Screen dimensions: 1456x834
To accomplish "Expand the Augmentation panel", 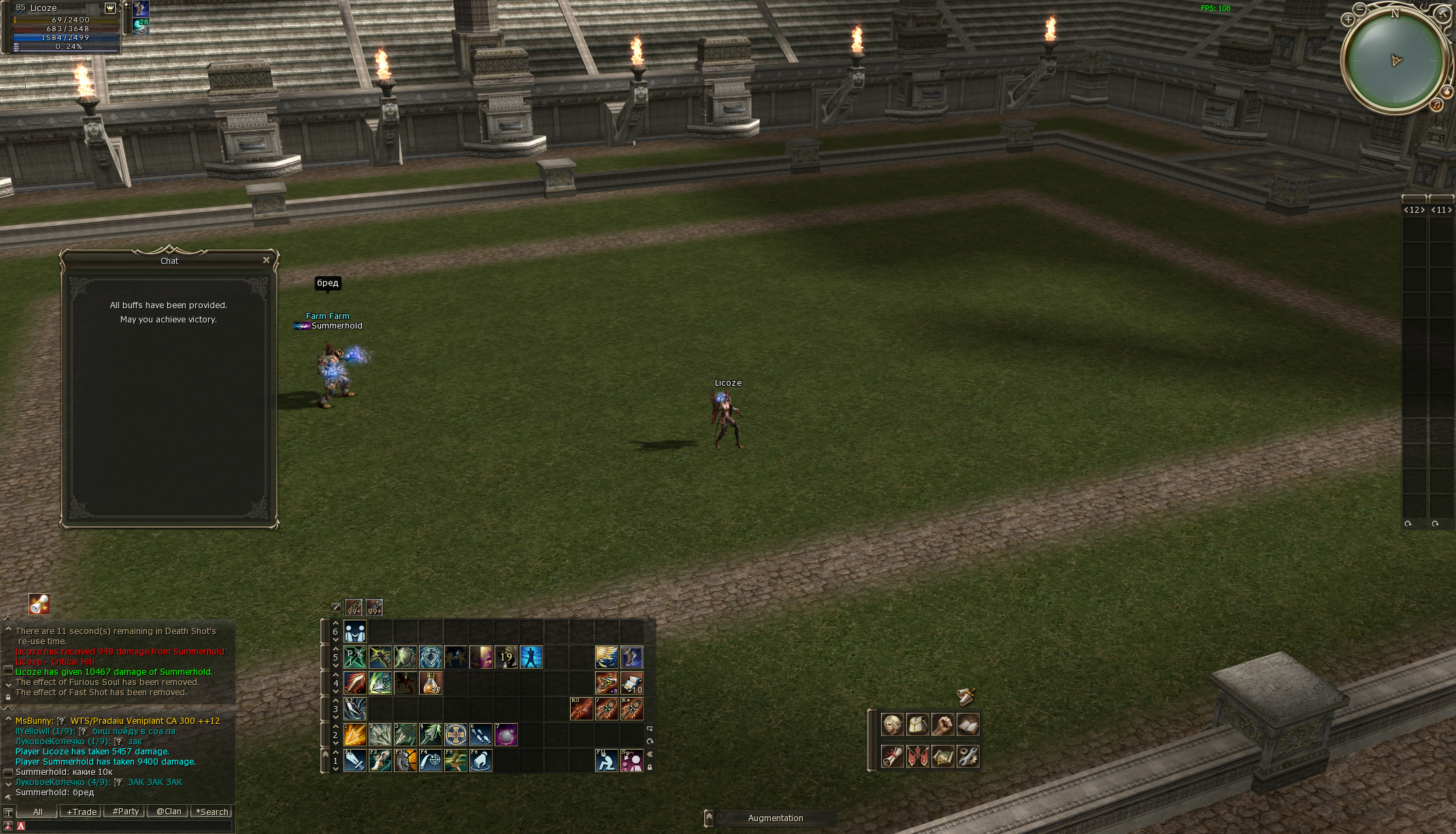I will [708, 818].
